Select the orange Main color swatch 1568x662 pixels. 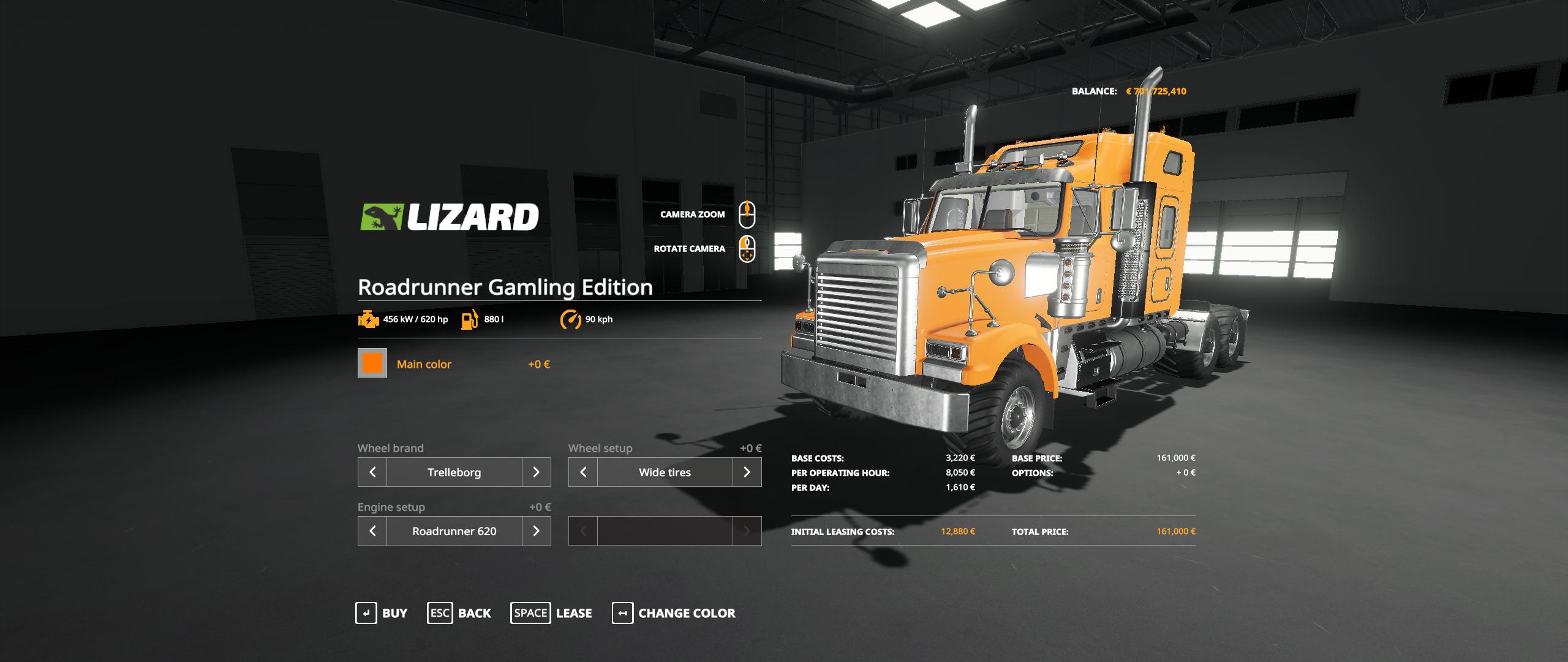[372, 363]
